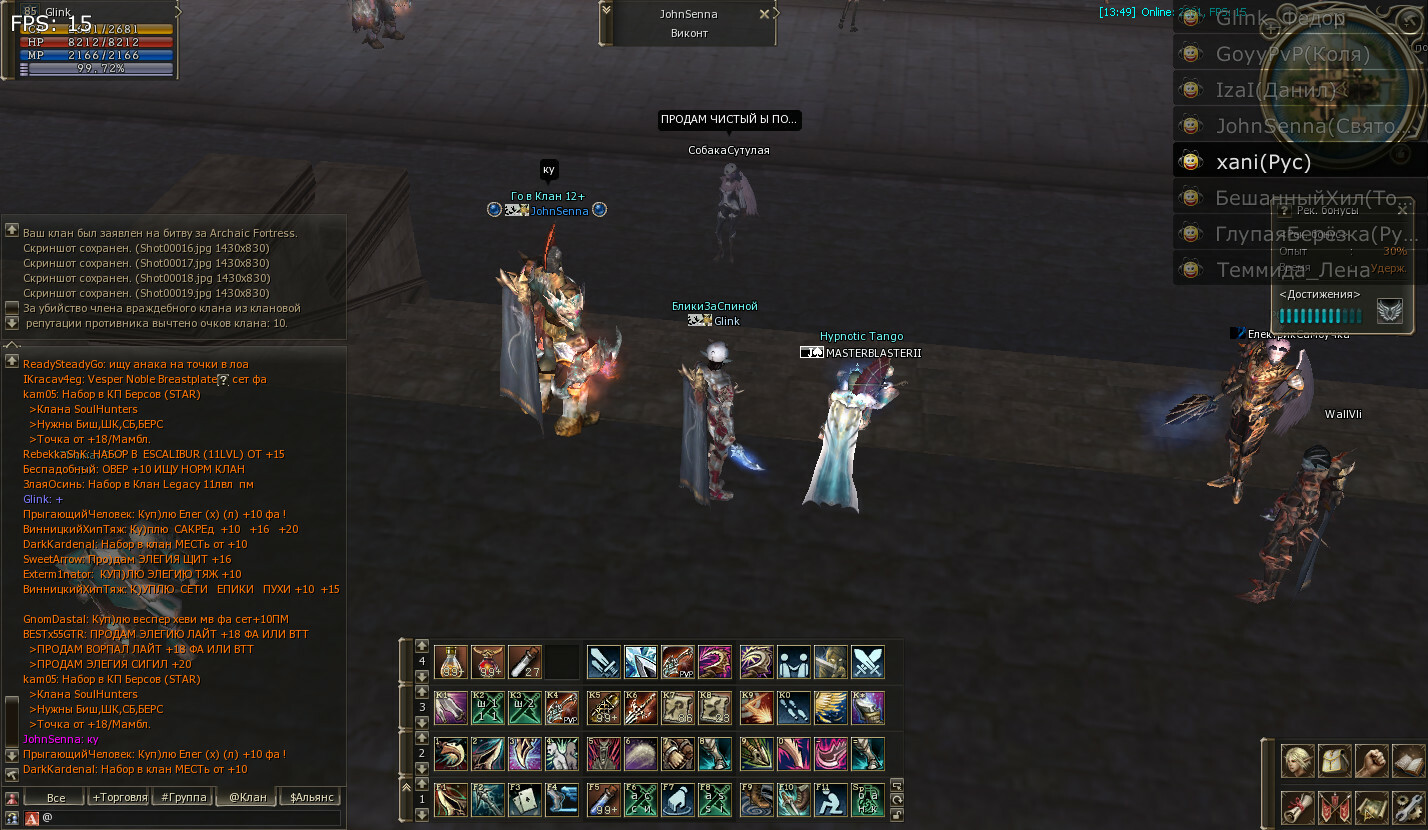
Task: Switch to the Все chat tab
Action: 56,797
